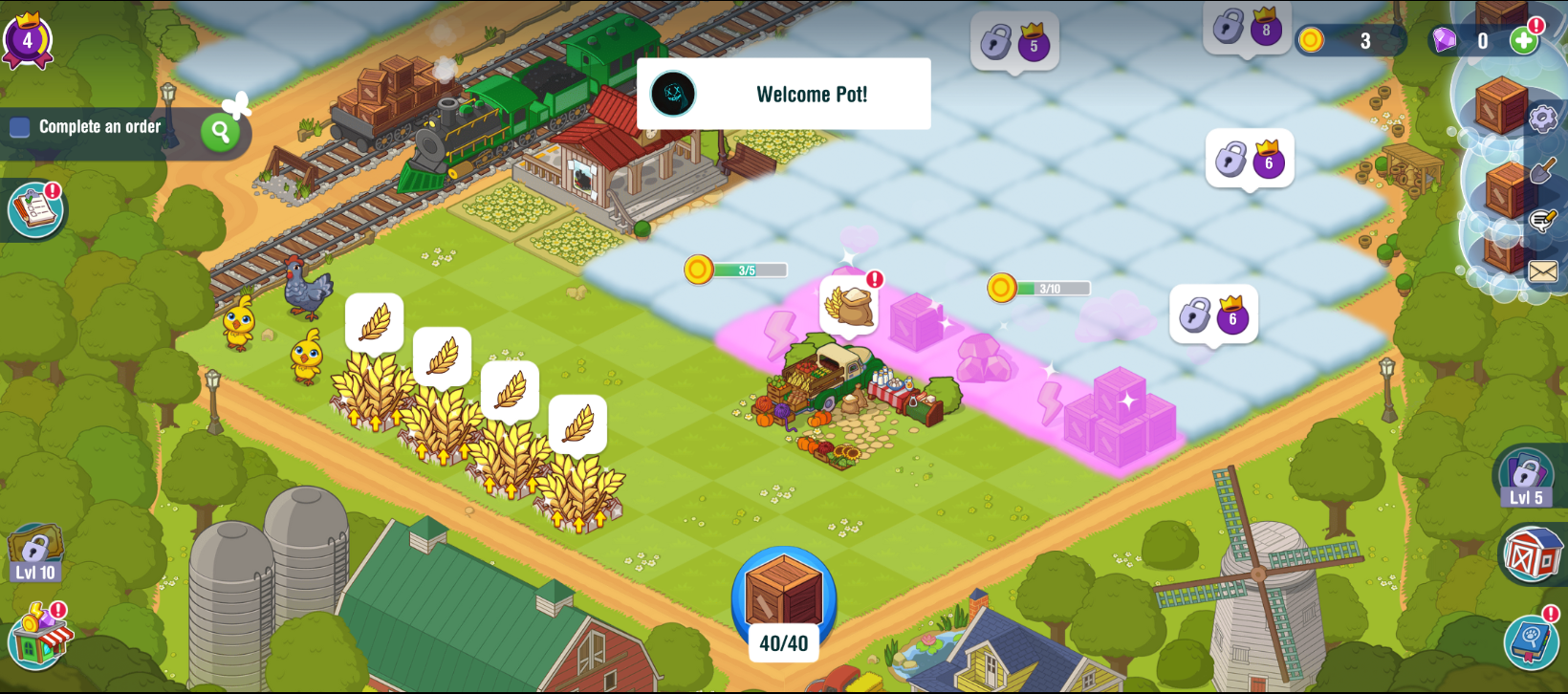Image resolution: width=1568 pixels, height=694 pixels.
Task: Open the red barn button
Action: click(1531, 553)
